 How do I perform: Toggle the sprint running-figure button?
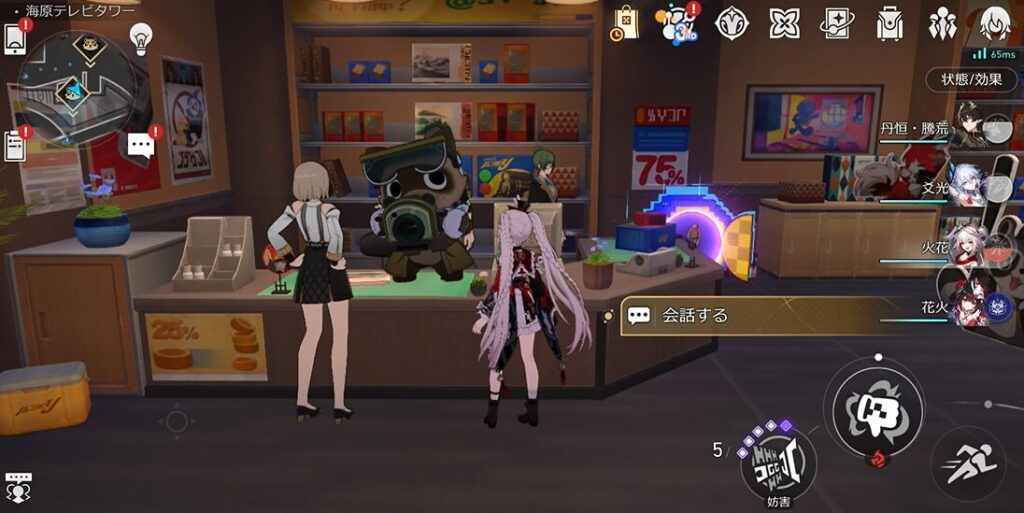967,463
